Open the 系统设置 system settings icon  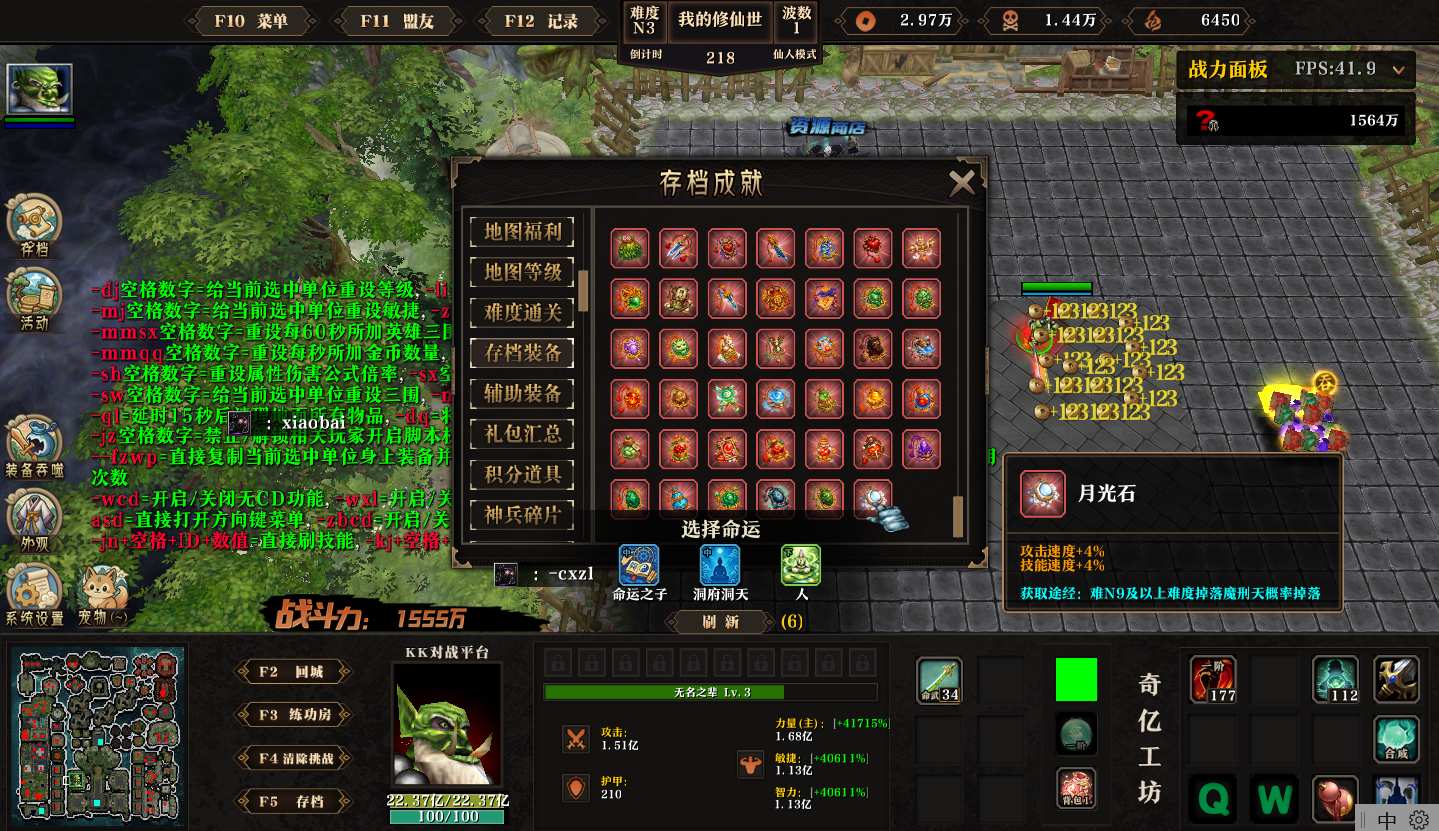coord(34,591)
